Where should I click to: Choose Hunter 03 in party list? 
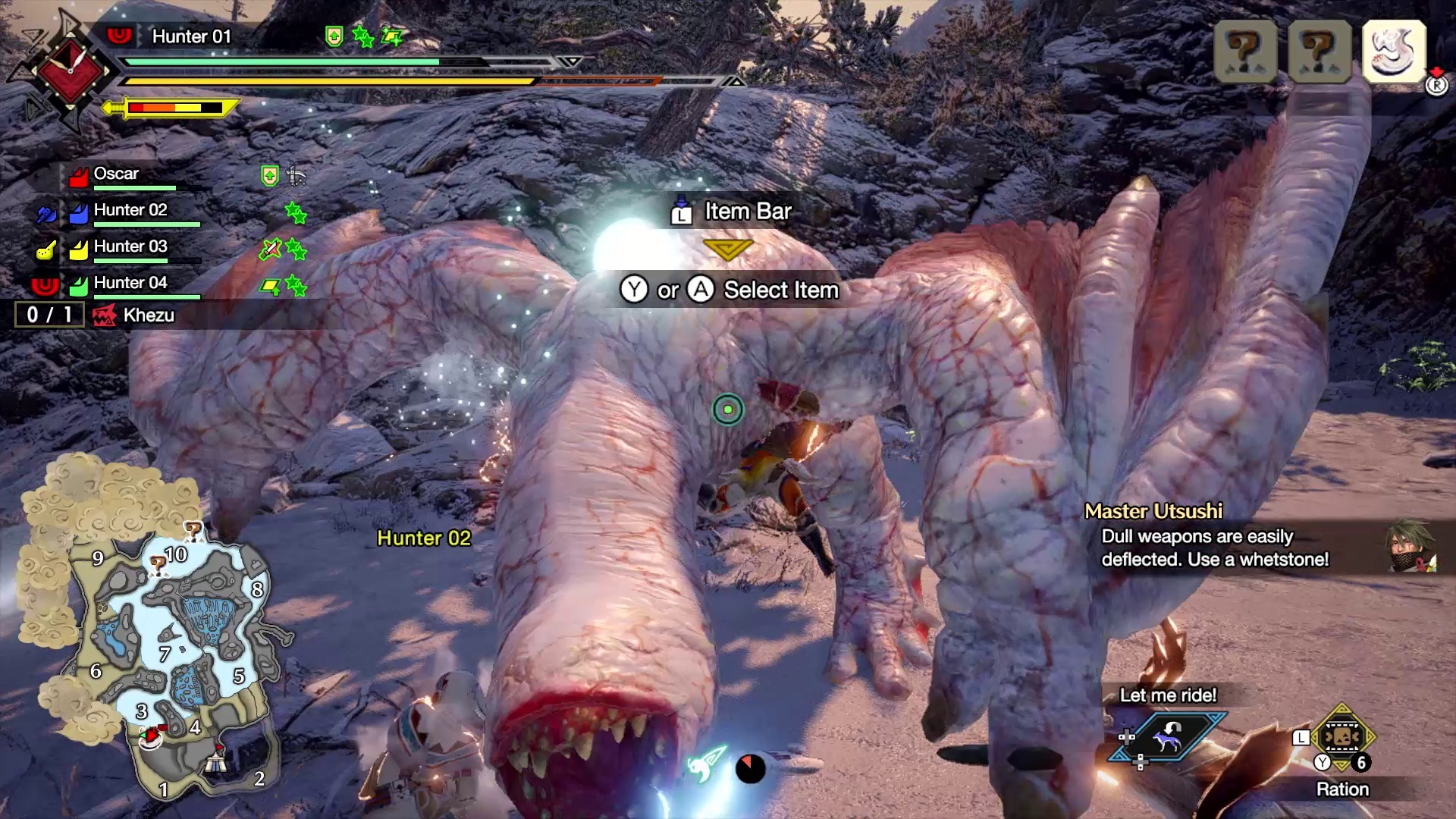130,247
